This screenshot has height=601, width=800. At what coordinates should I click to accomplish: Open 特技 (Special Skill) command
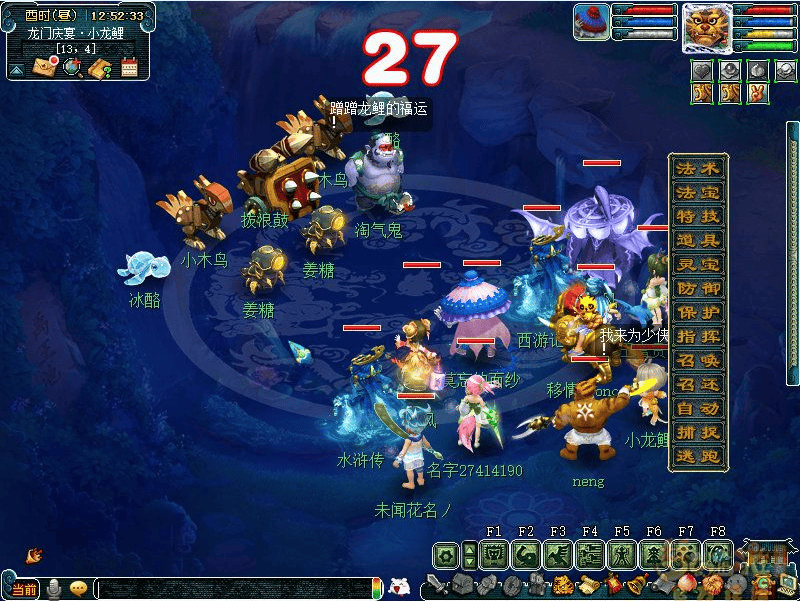[x=697, y=216]
